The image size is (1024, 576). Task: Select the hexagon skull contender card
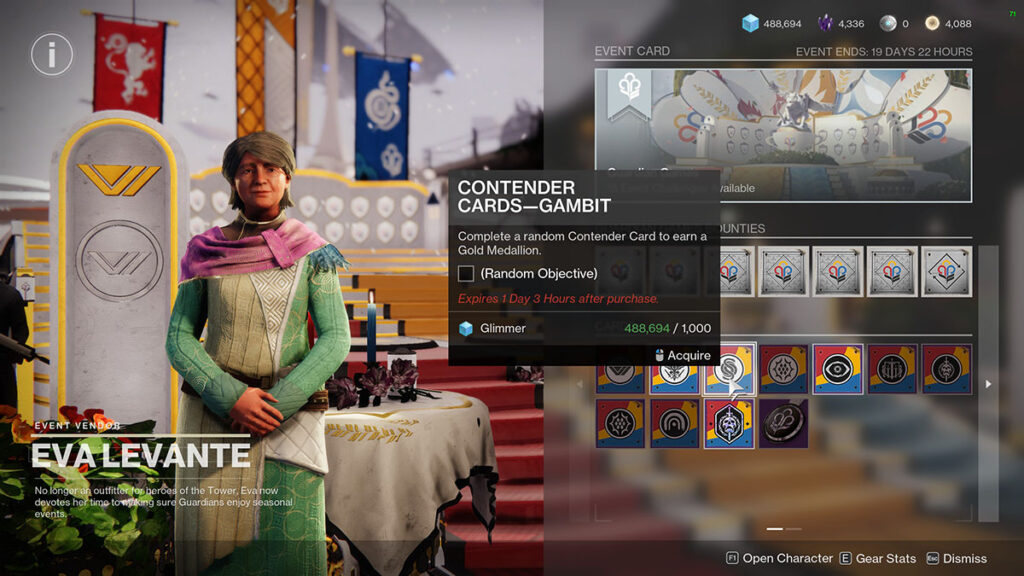coord(729,423)
